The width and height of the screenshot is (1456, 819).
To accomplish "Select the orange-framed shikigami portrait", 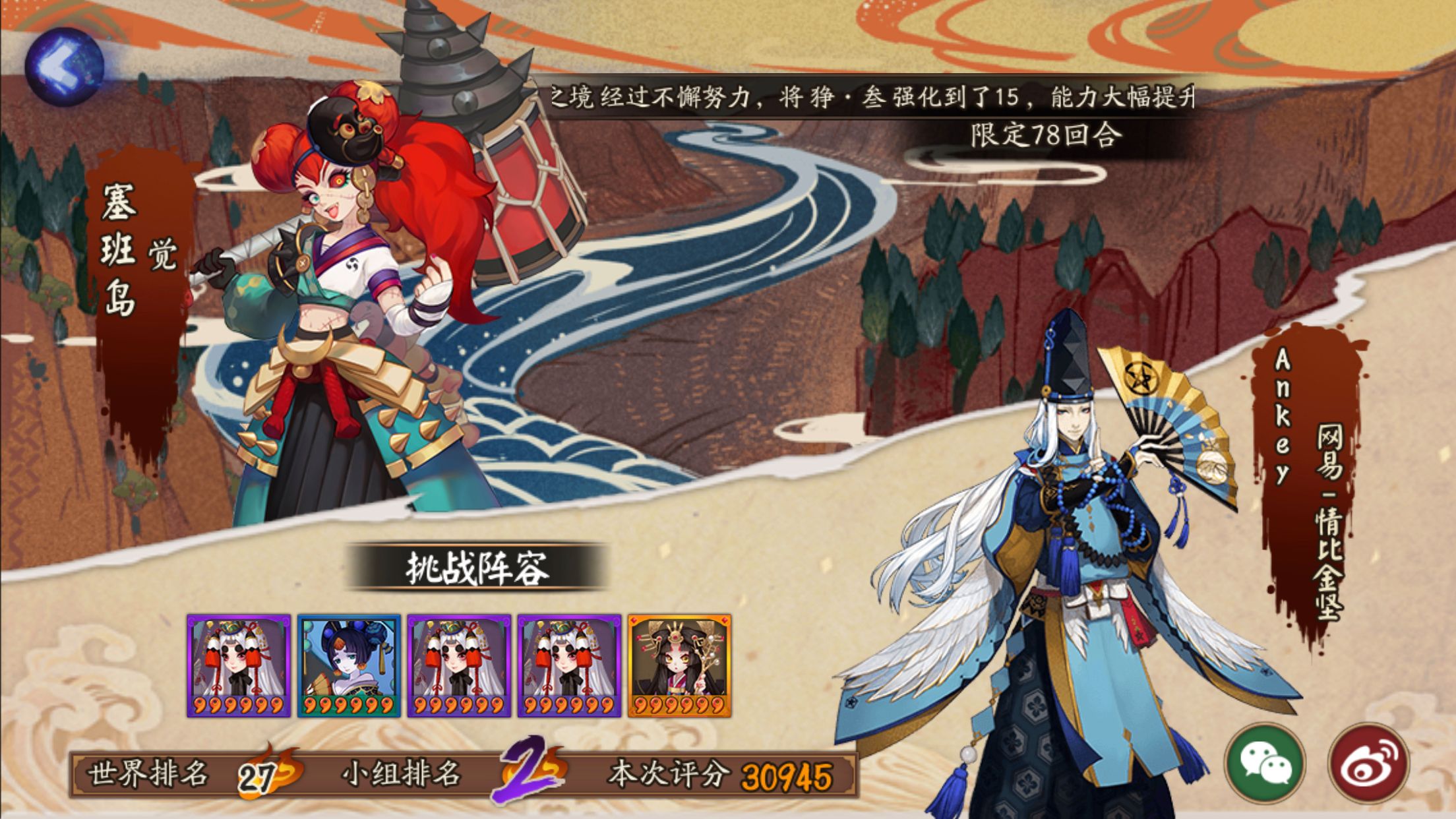I will [x=679, y=665].
